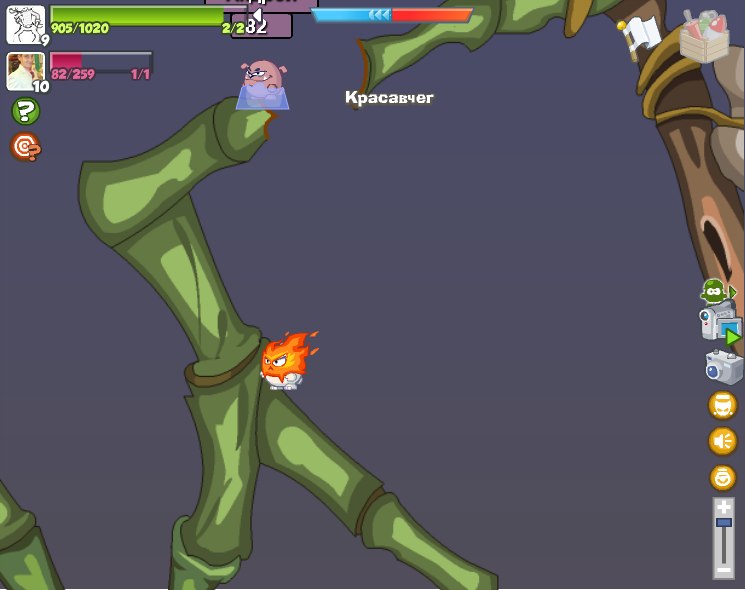Take a screenshot with the photo camera icon
This screenshot has width=745, height=590.
(723, 367)
